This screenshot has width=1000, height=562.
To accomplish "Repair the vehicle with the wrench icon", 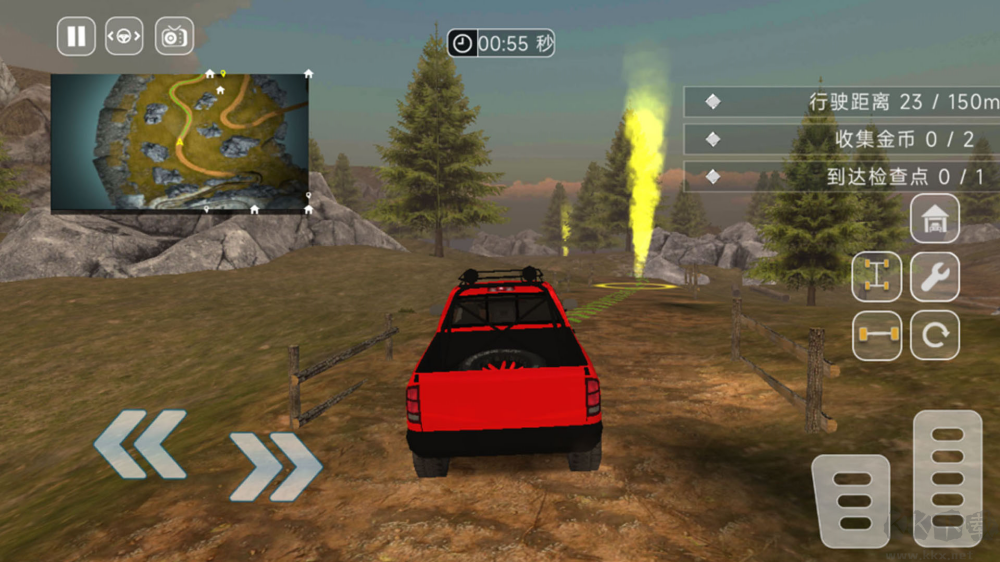I will [935, 277].
